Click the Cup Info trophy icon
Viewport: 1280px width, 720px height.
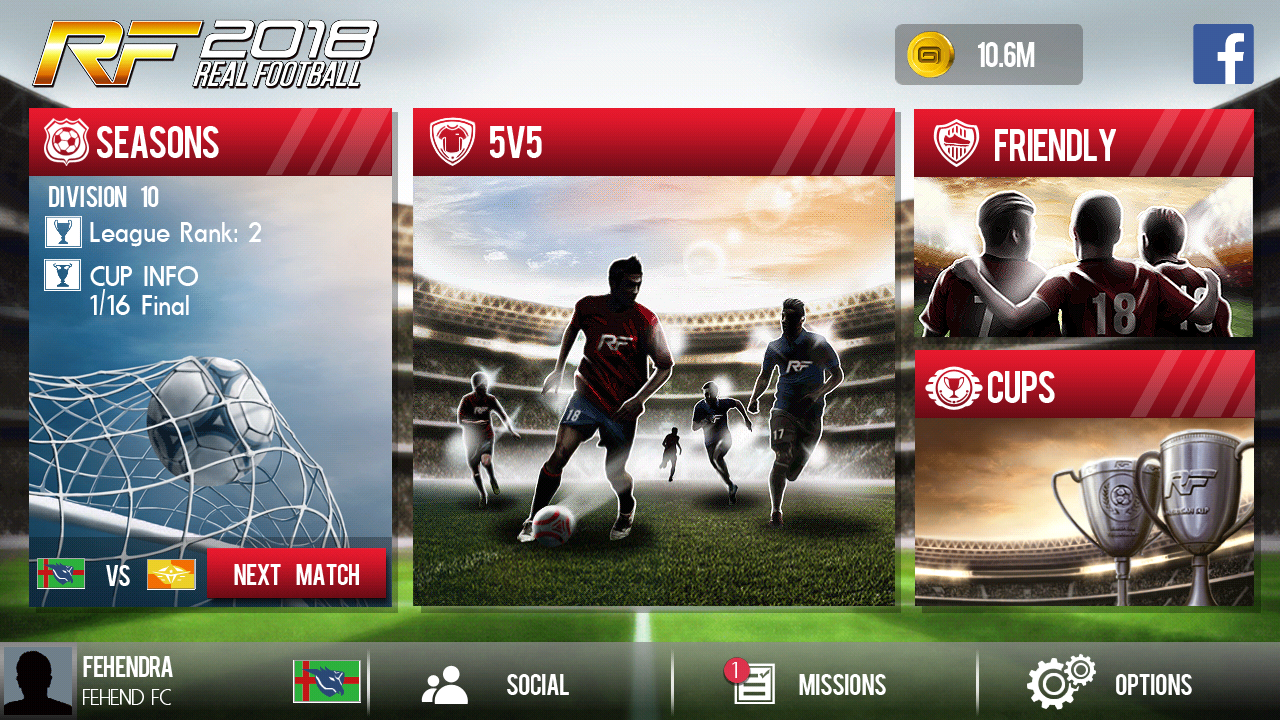pos(63,275)
